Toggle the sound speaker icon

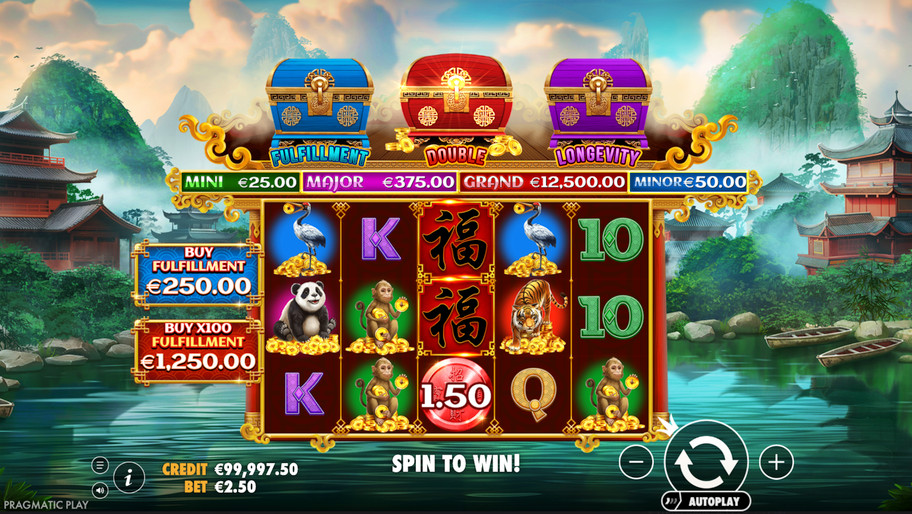(x=100, y=490)
